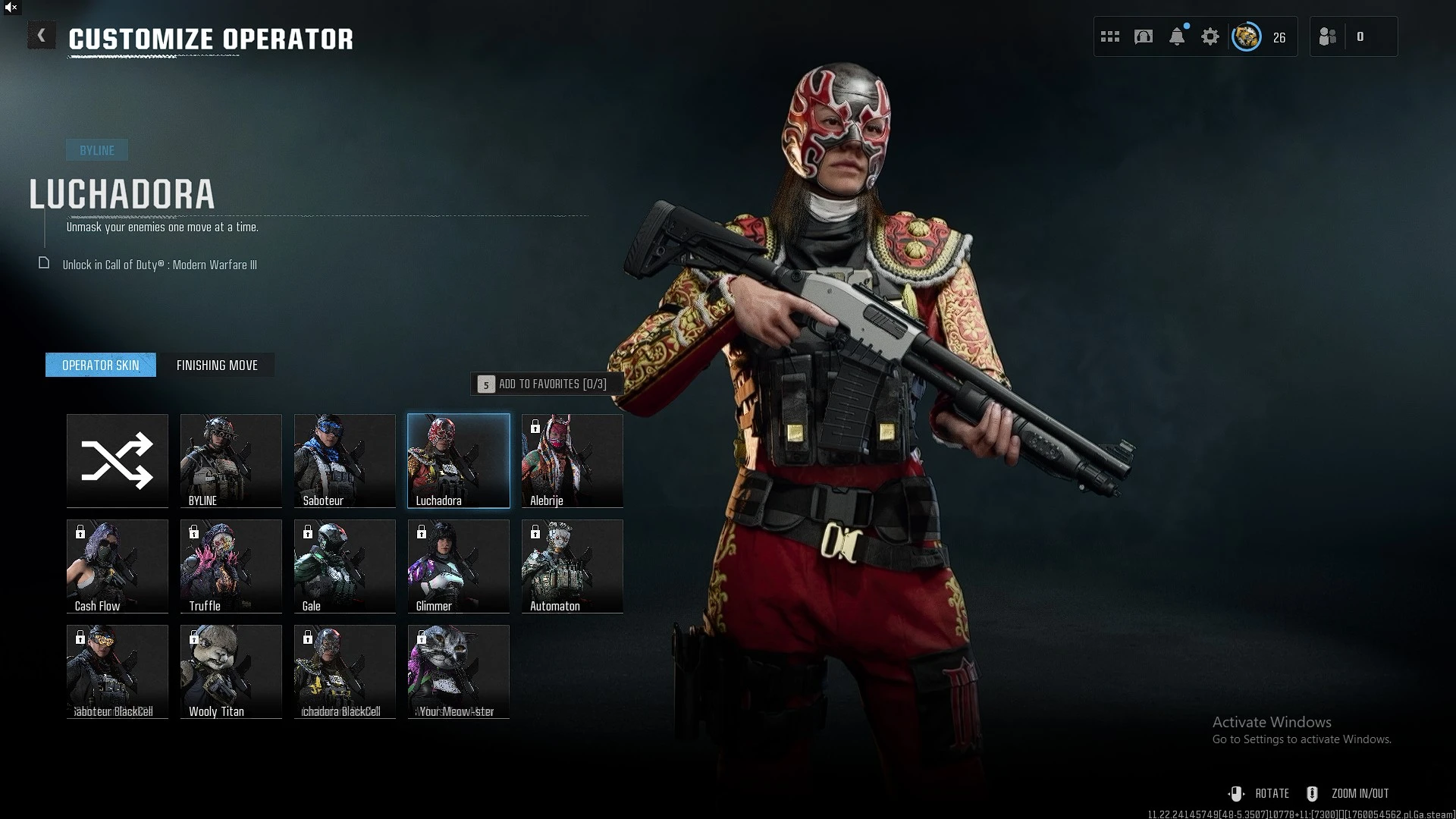Select the Luchadora skin tile

tap(459, 460)
